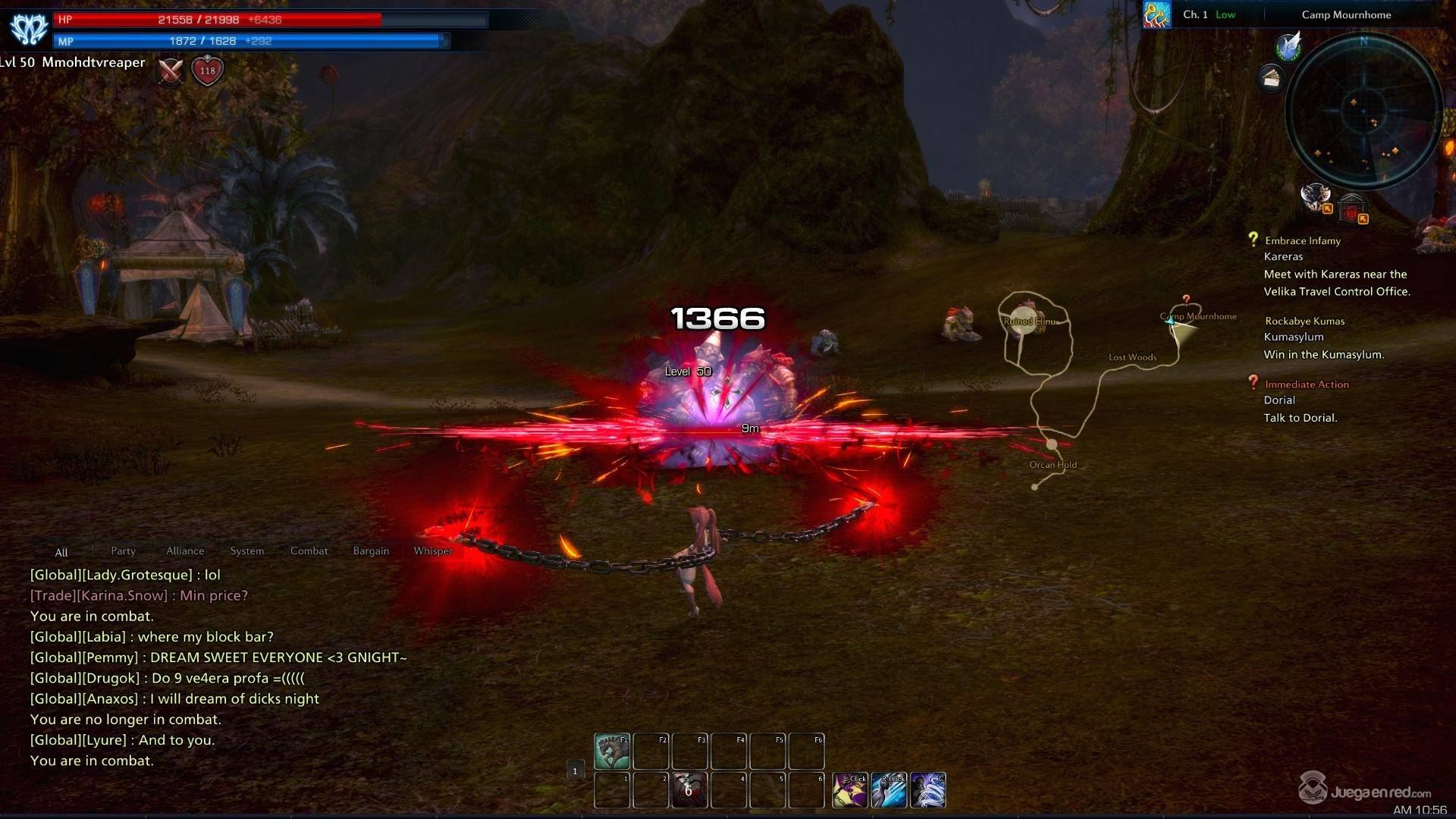Switch to the Party chat tab
The width and height of the screenshot is (1456, 819).
click(123, 551)
